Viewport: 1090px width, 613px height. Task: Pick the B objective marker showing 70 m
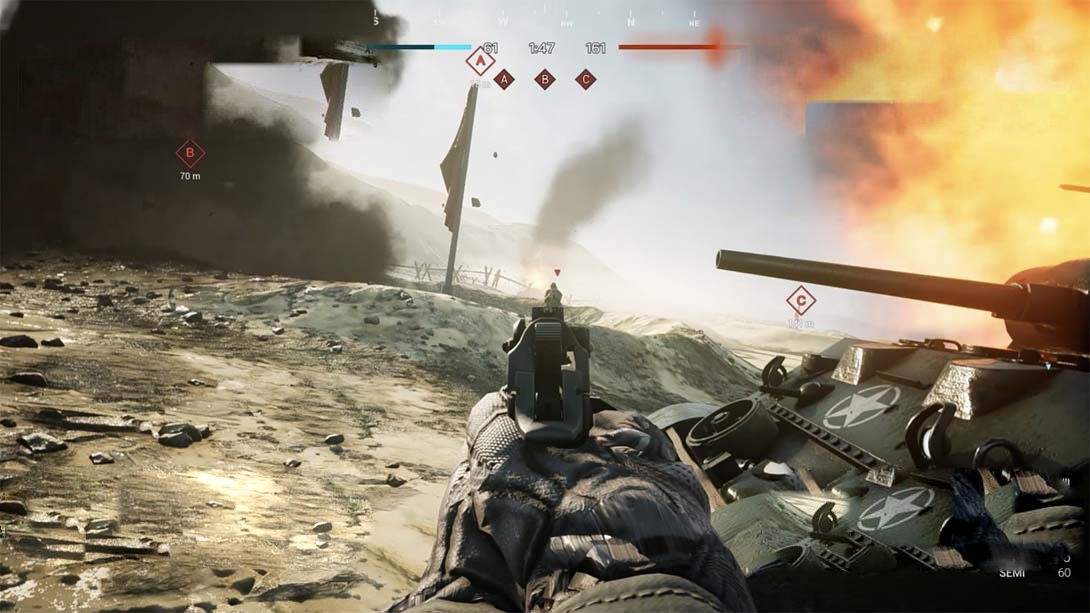190,154
